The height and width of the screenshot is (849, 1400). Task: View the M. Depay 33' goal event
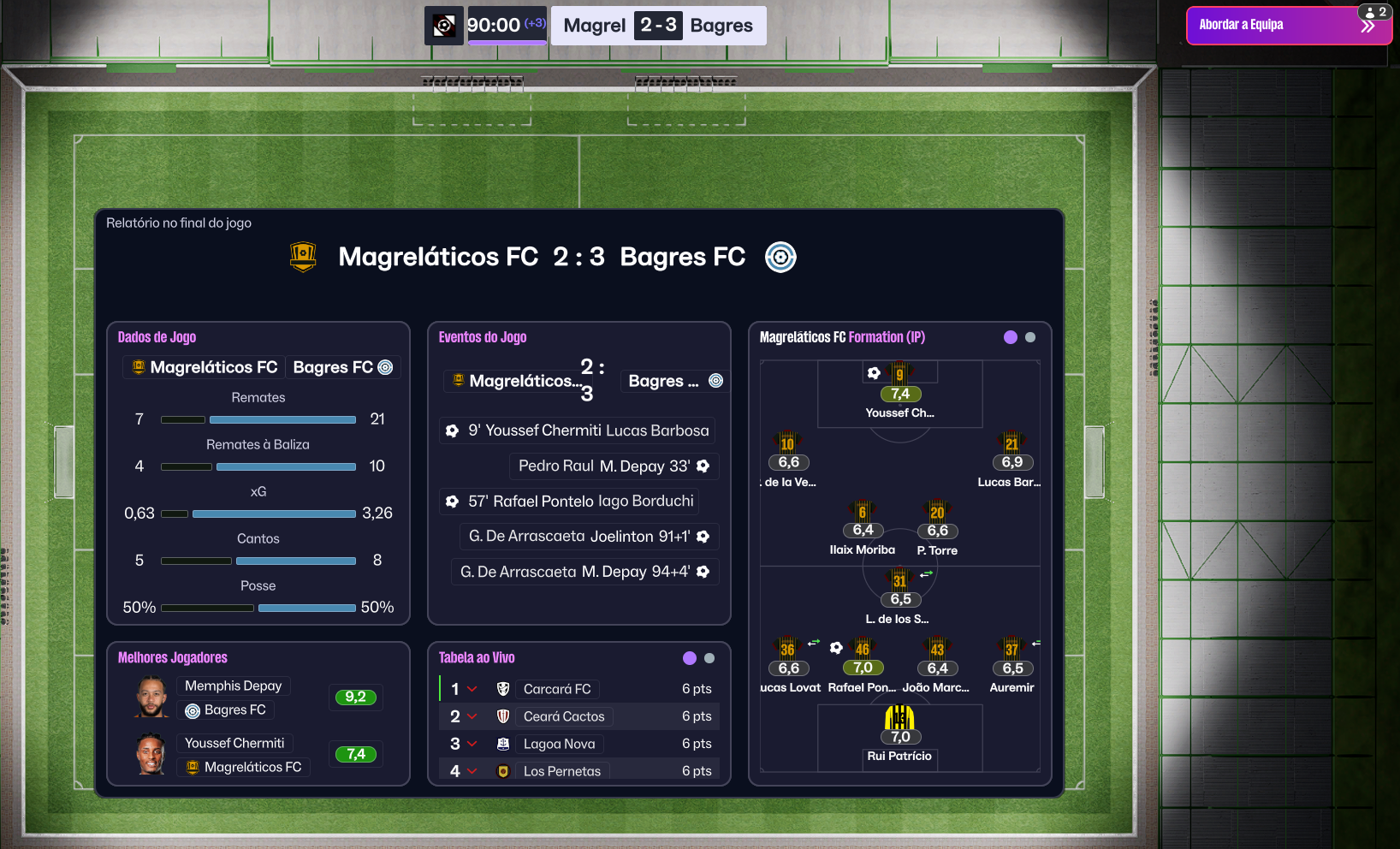tap(614, 466)
